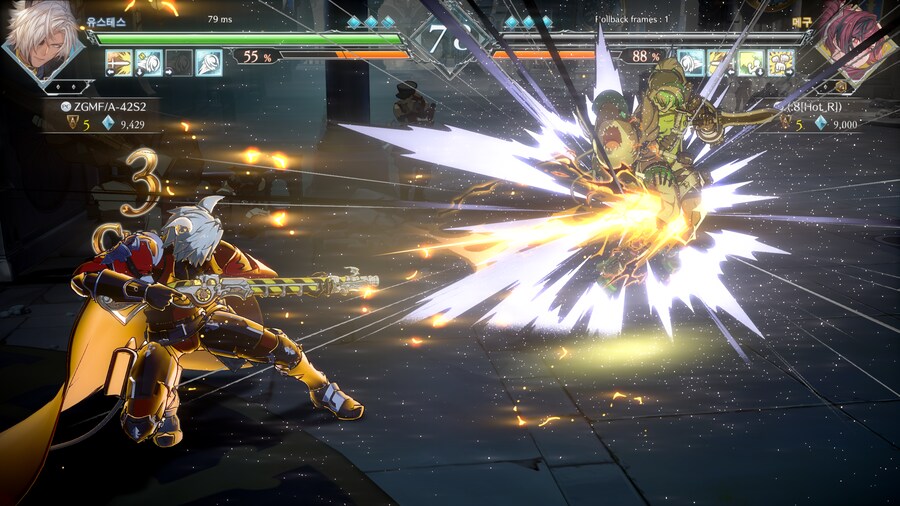Click Eustace's darkened cooldown skill icon
Screen dimensions: 900x506
tap(179, 63)
